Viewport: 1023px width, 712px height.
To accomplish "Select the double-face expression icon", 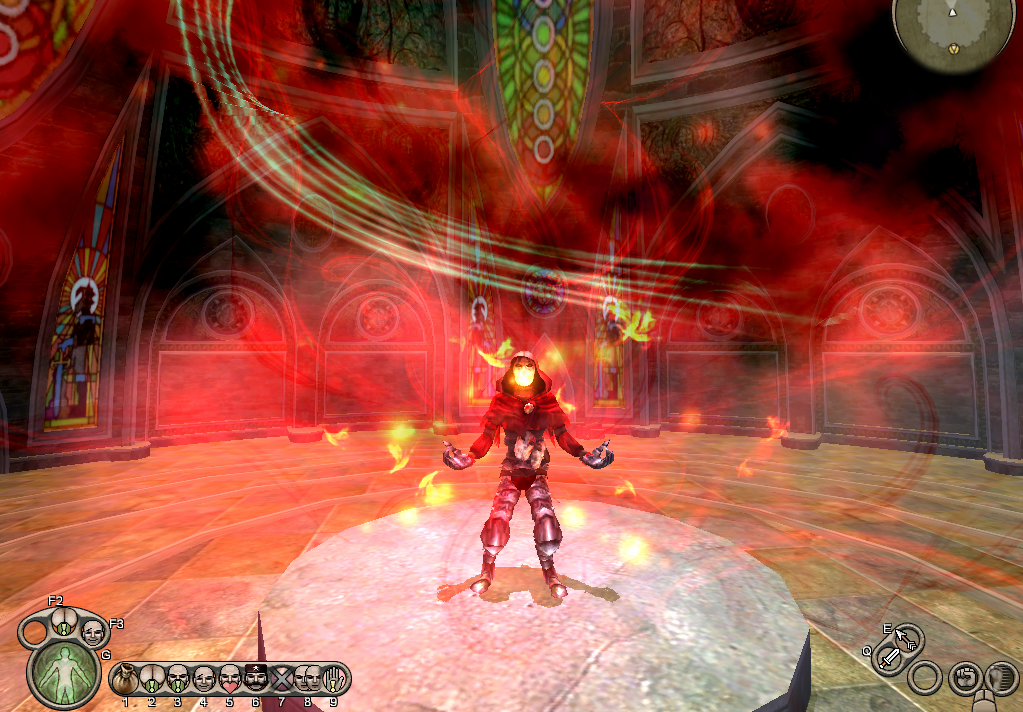I will point(307,679).
